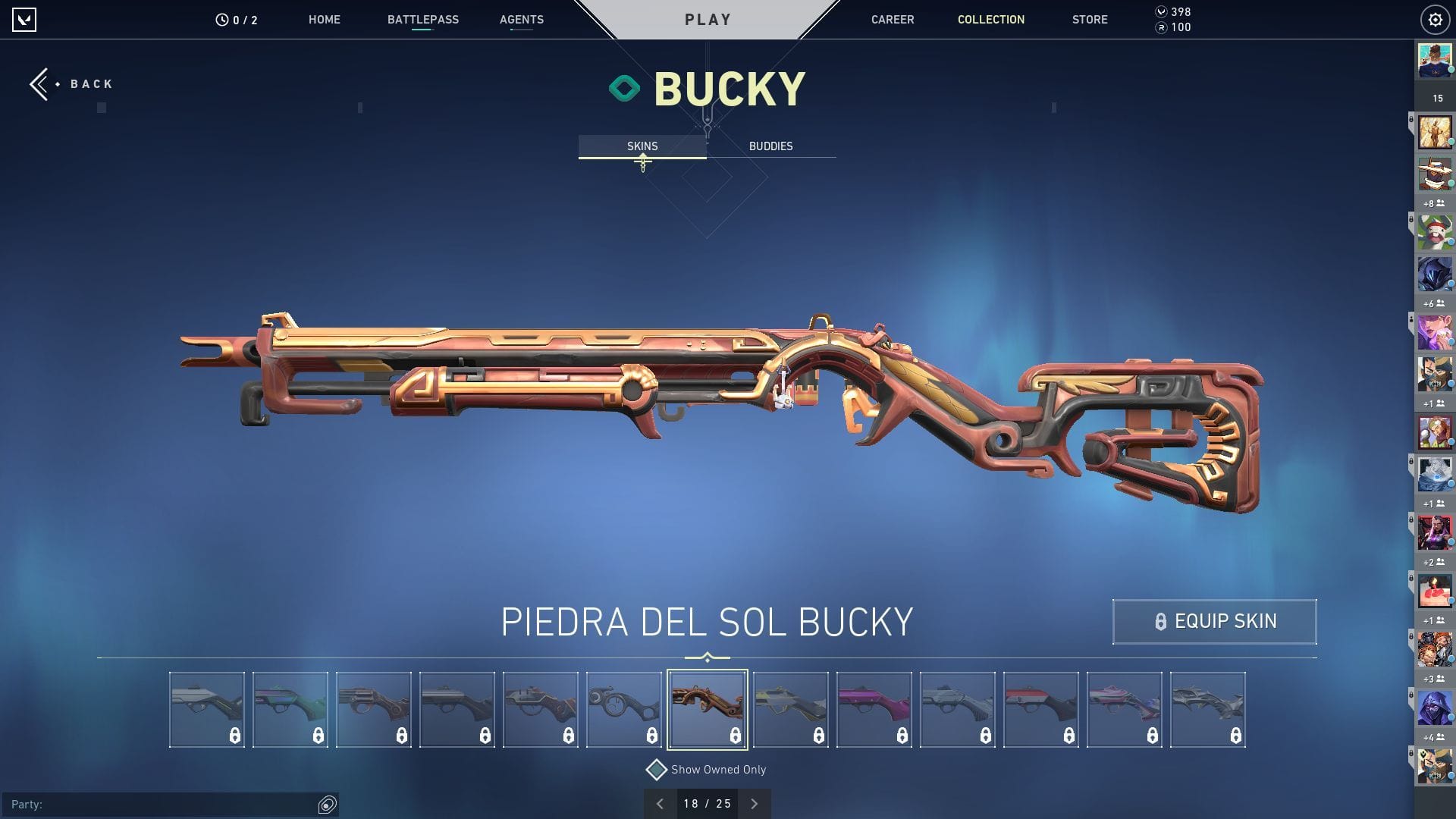This screenshot has width=1456, height=819.
Task: Open the settings gear menu
Action: click(1435, 20)
